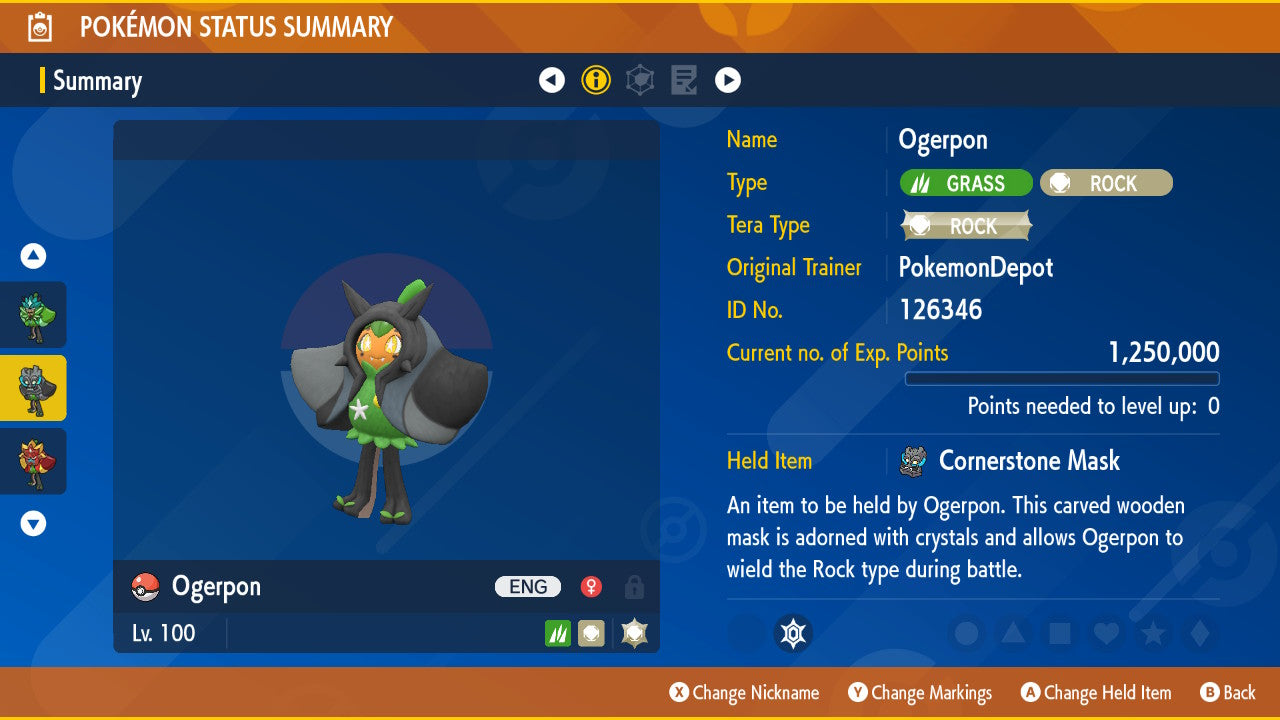
Task: Choose Change Held Item option
Action: (x=1096, y=693)
